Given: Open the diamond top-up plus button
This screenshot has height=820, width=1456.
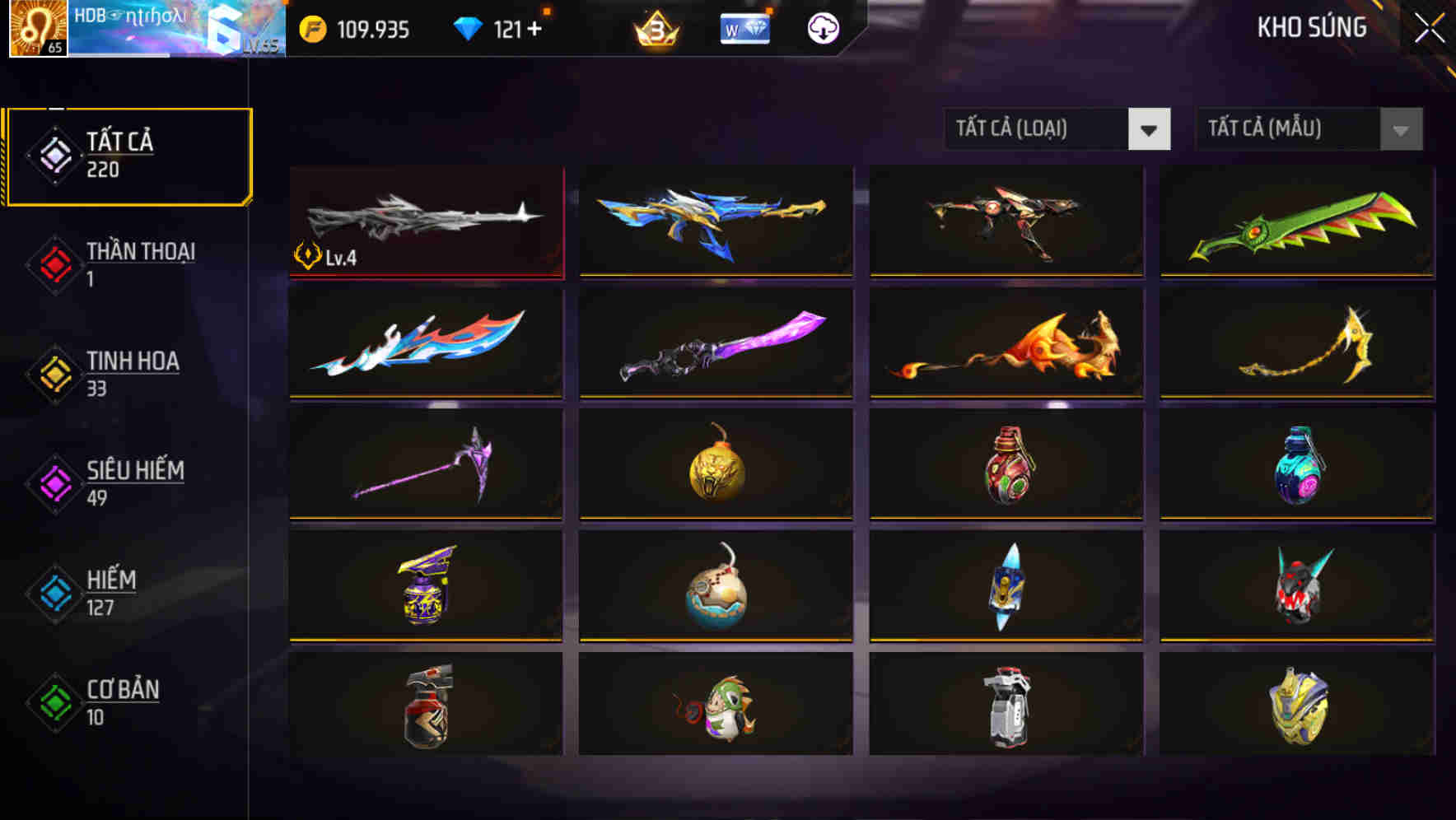Looking at the screenshot, I should 536,29.
